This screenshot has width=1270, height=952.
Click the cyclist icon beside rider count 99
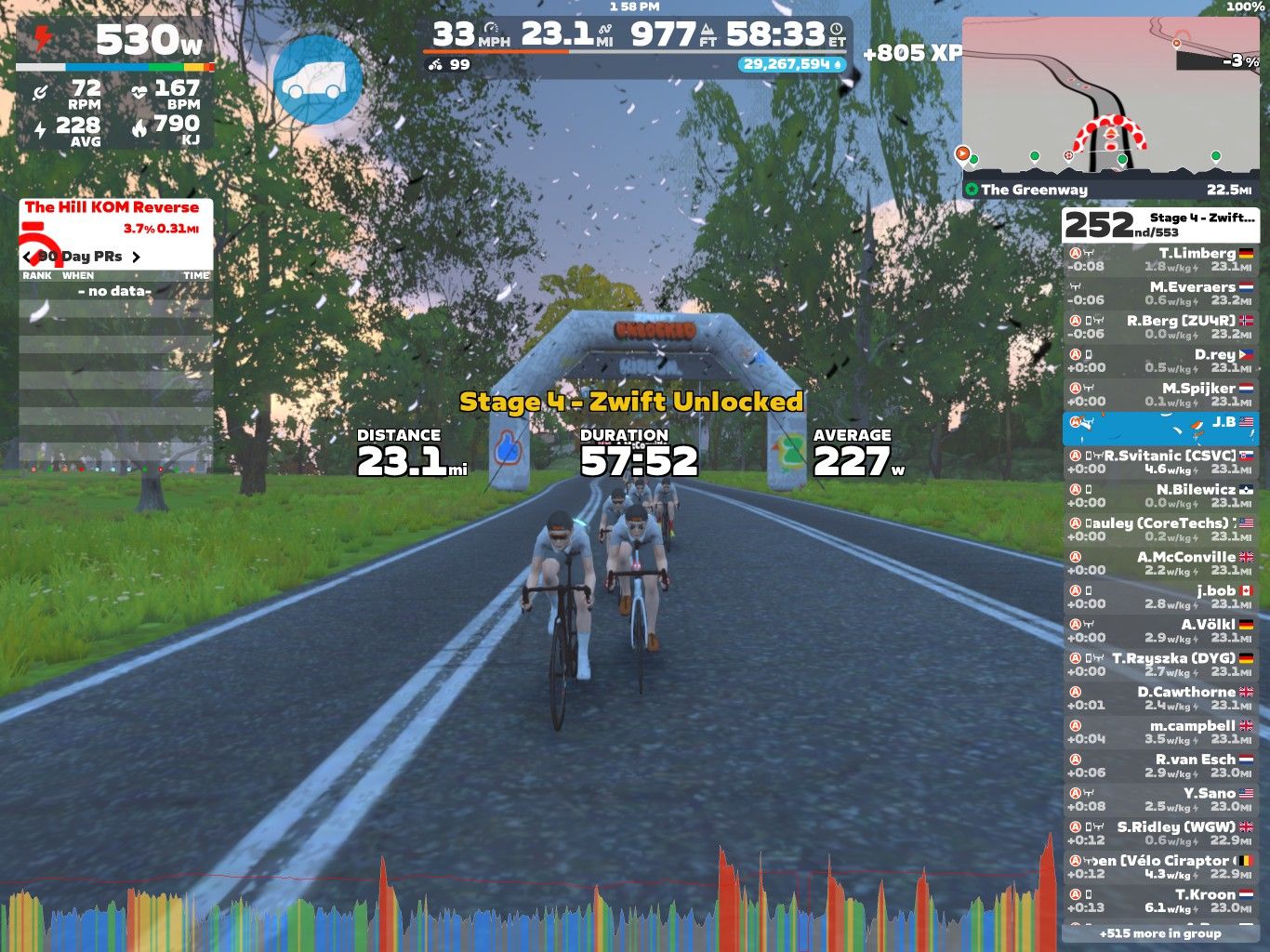434,66
